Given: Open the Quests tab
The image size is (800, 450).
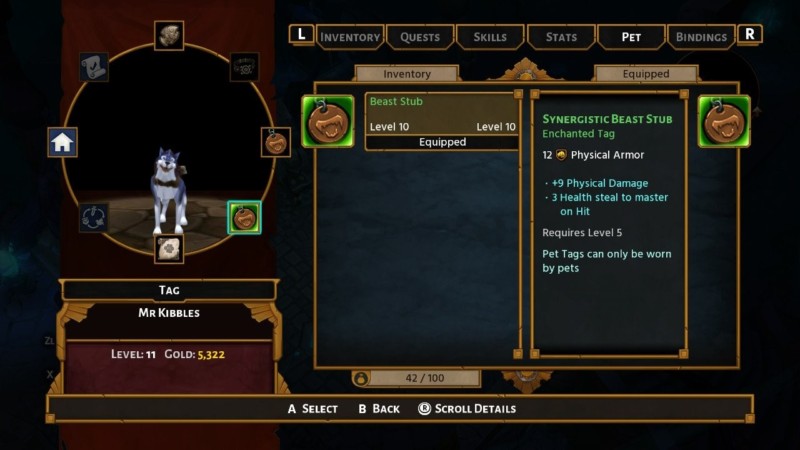Looking at the screenshot, I should tap(420, 37).
